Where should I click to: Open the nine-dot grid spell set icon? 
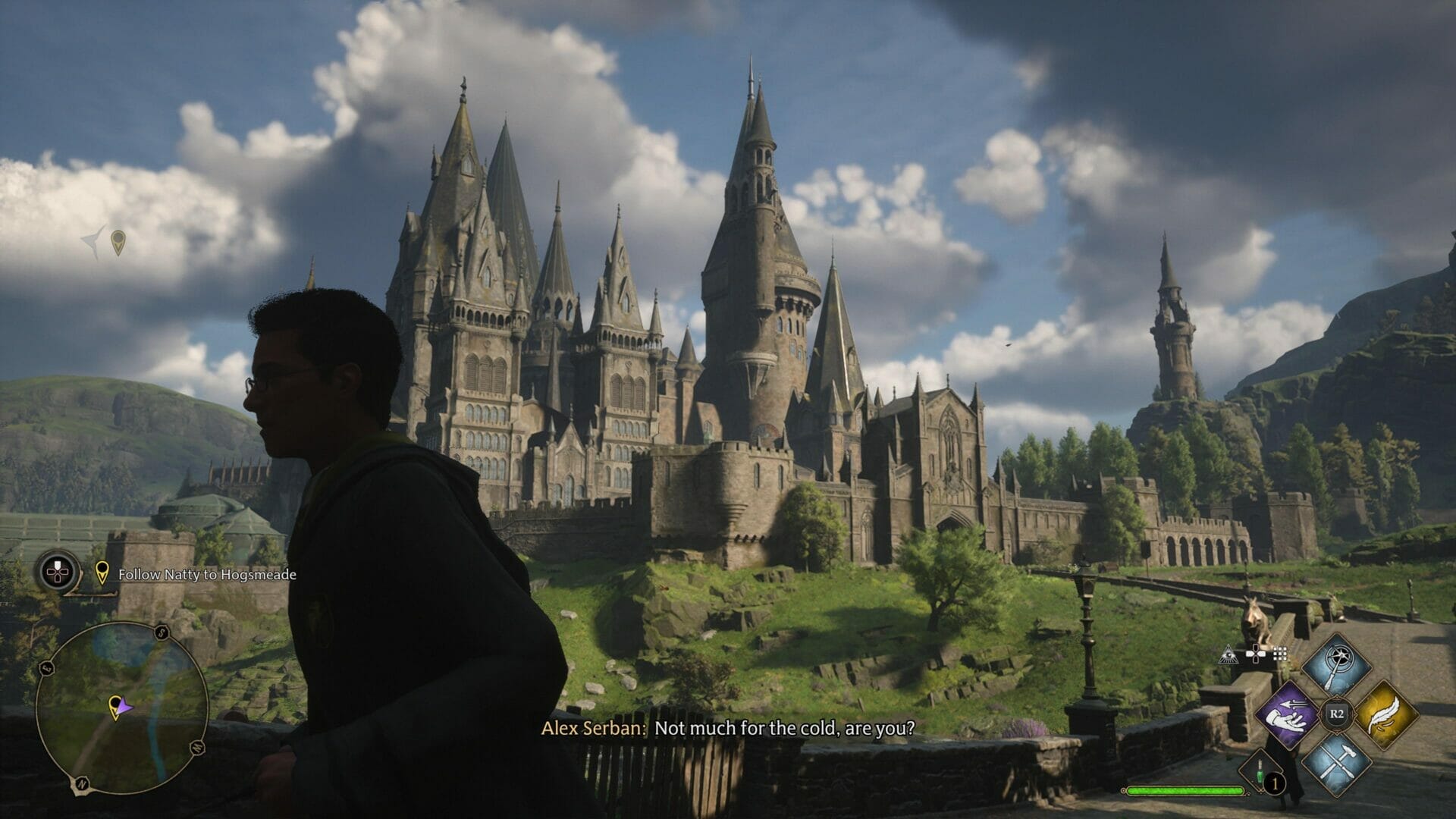(x=1281, y=654)
